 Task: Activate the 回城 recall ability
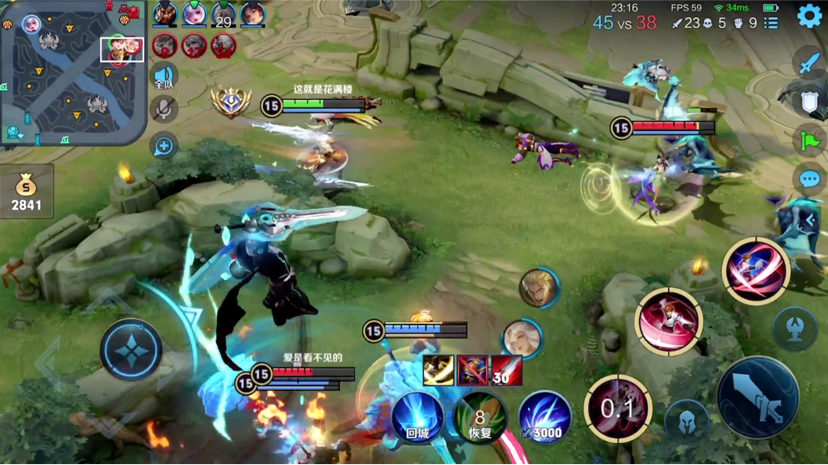pyautogui.click(x=417, y=416)
